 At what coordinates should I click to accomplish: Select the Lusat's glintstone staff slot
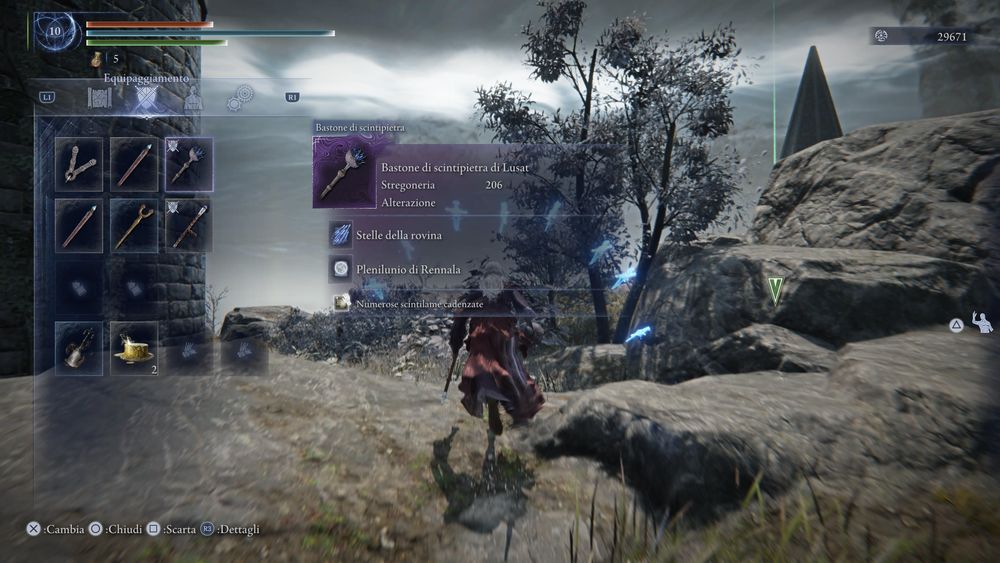pyautogui.click(x=189, y=163)
